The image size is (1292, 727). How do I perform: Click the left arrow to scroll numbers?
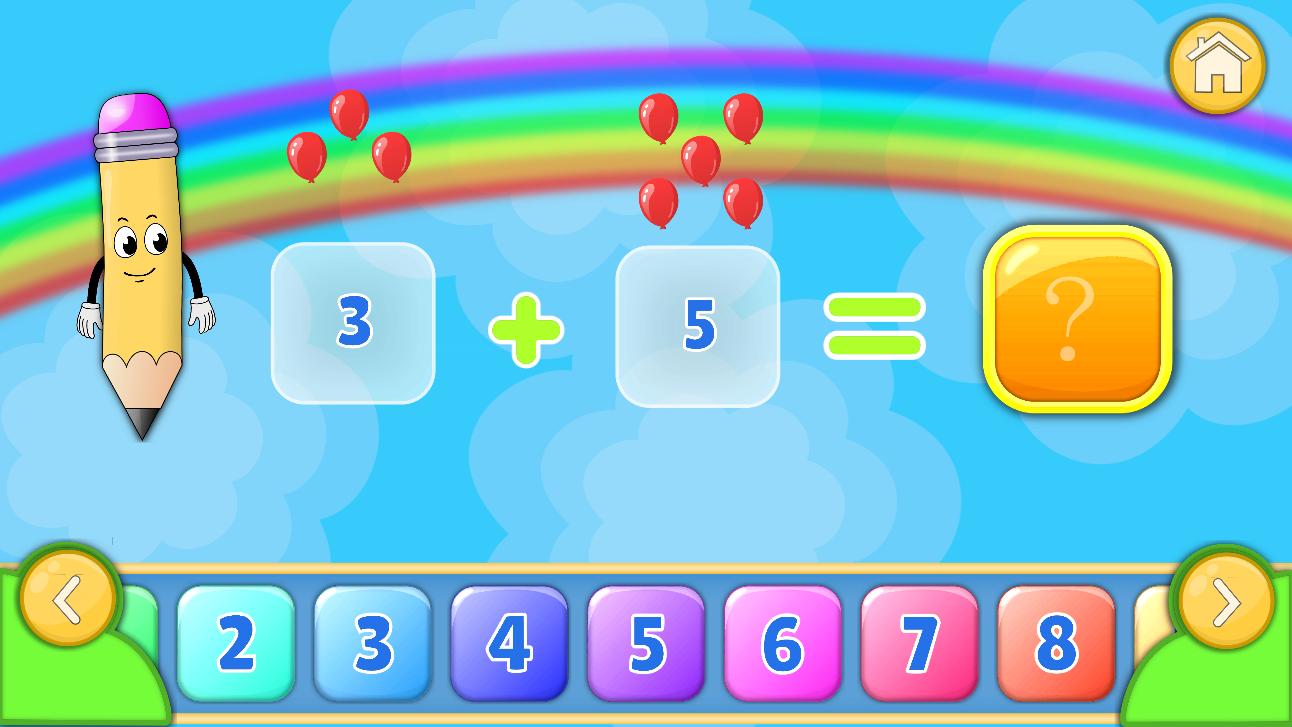click(68, 600)
